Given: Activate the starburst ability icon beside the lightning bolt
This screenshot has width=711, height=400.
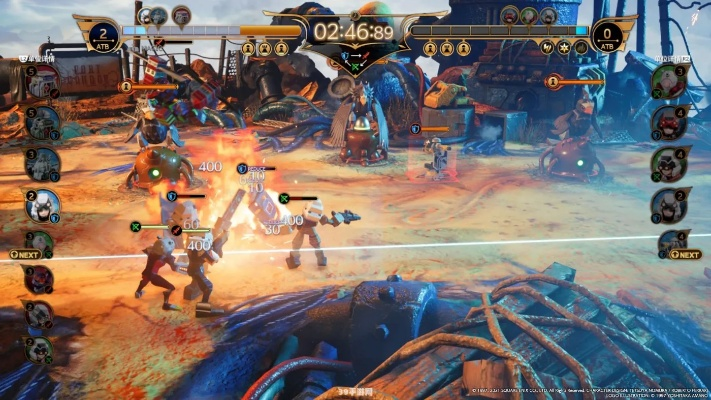Looking at the screenshot, I should 563,47.
